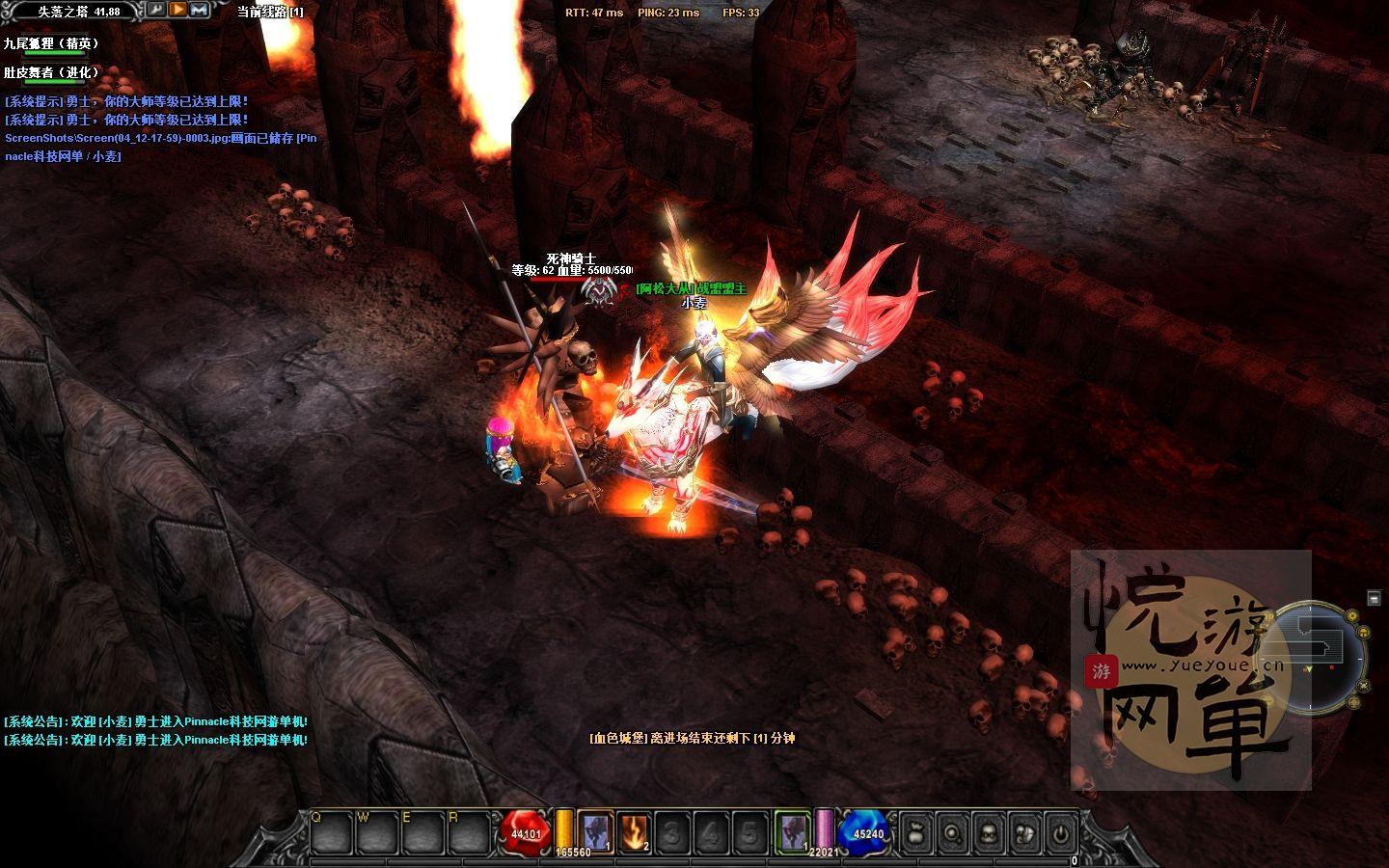Click the orange play arrow button

[178, 11]
